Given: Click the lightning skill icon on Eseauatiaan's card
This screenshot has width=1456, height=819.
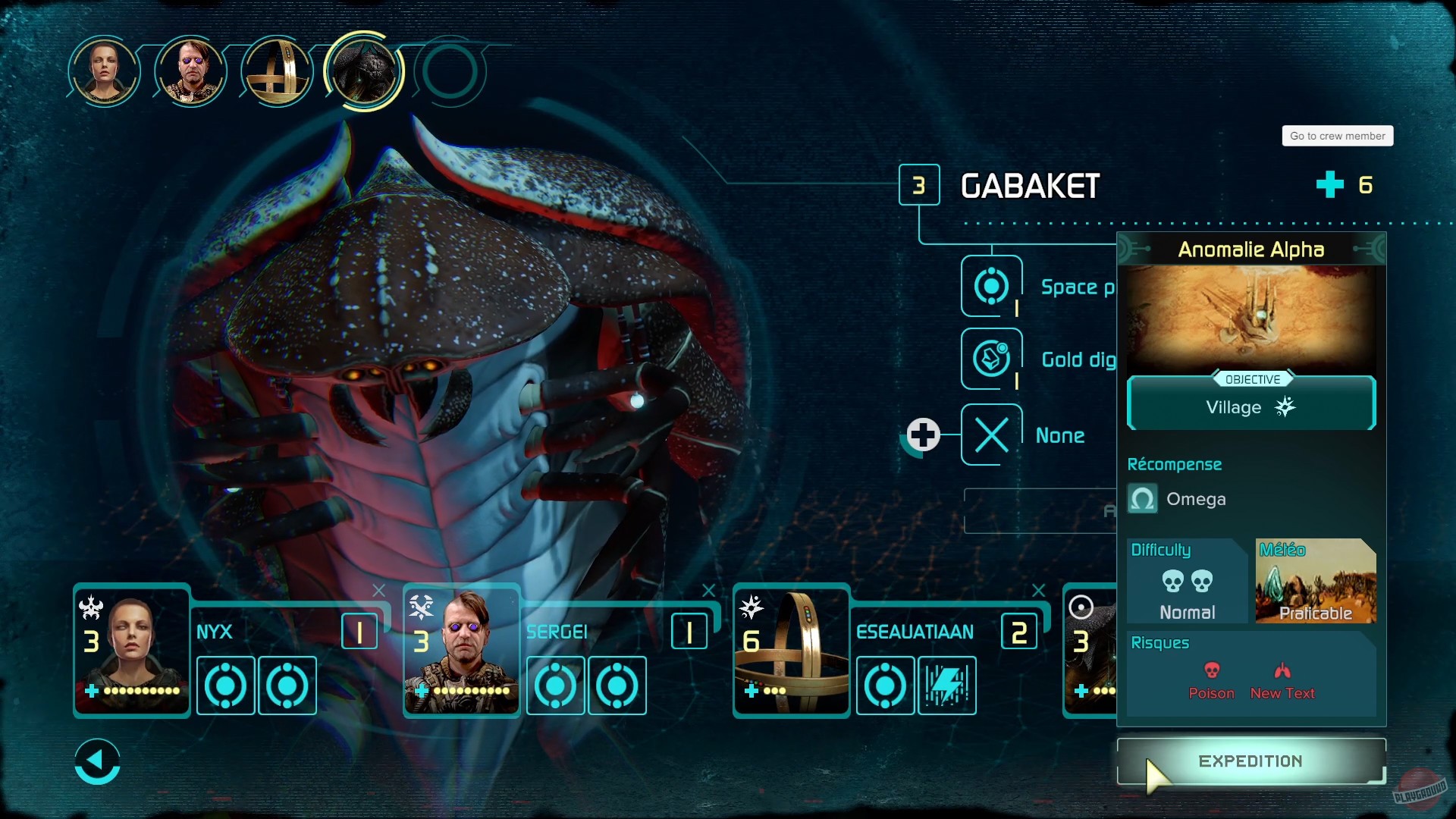Looking at the screenshot, I should 947,686.
